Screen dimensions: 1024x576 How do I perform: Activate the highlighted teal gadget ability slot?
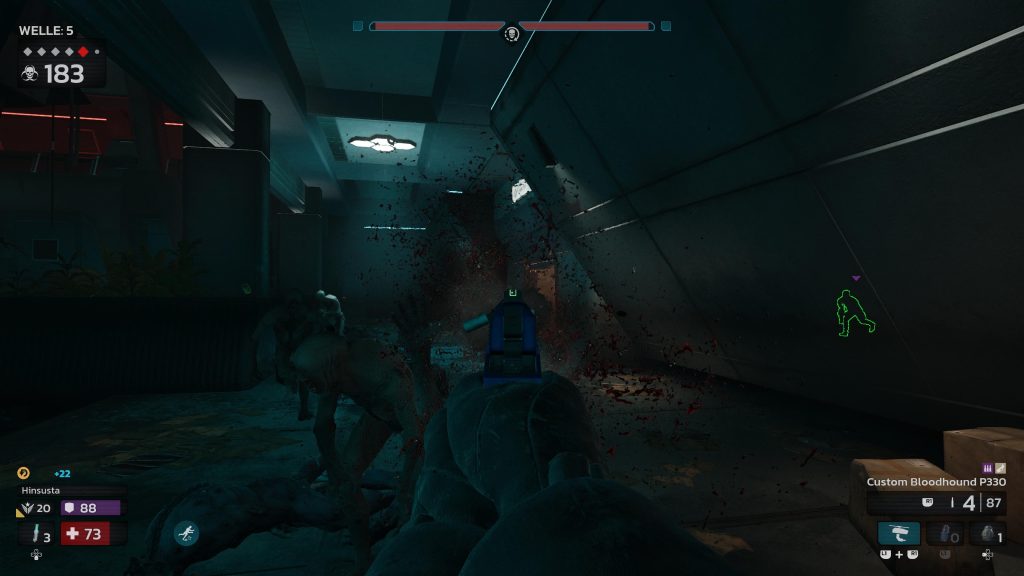[x=898, y=533]
